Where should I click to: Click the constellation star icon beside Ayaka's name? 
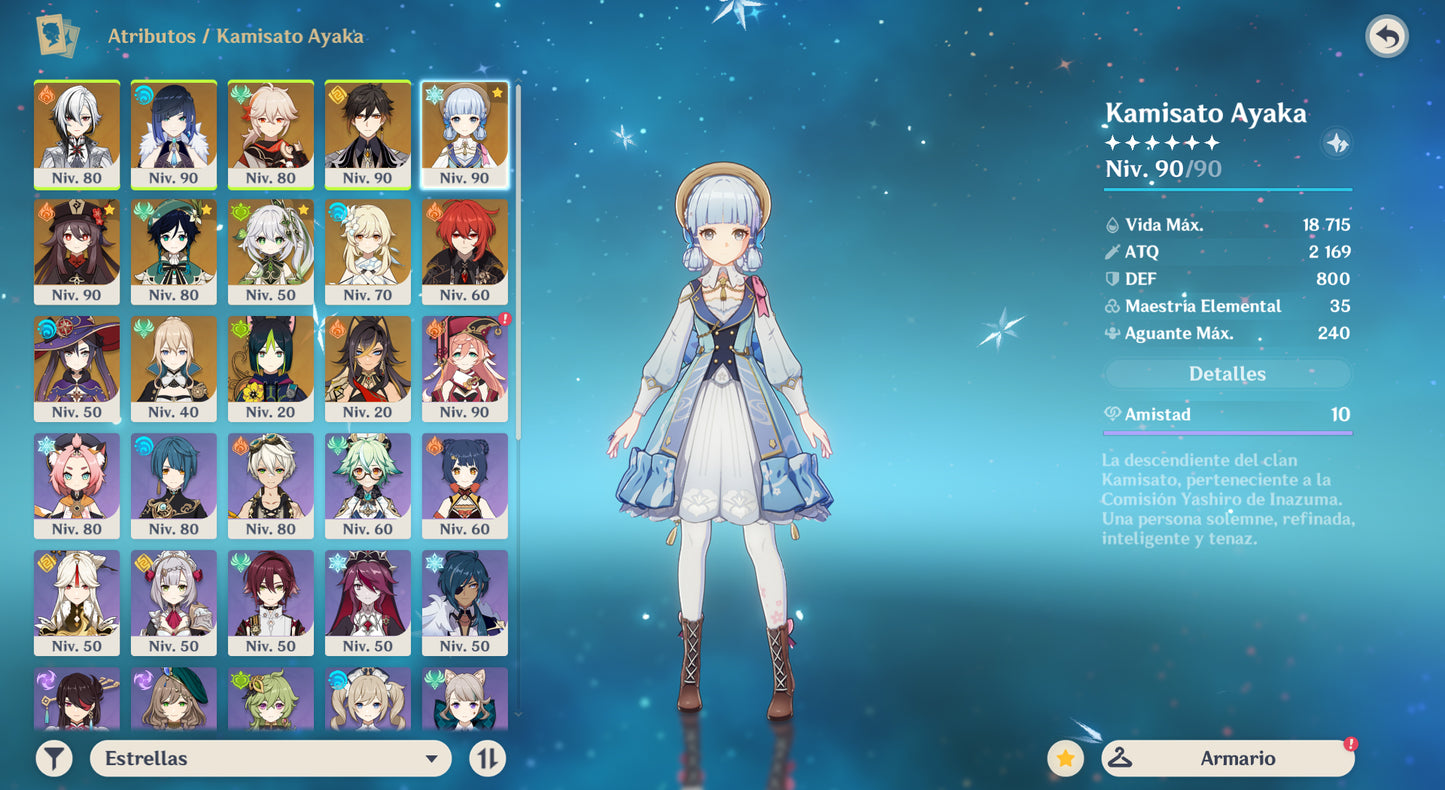click(1336, 143)
